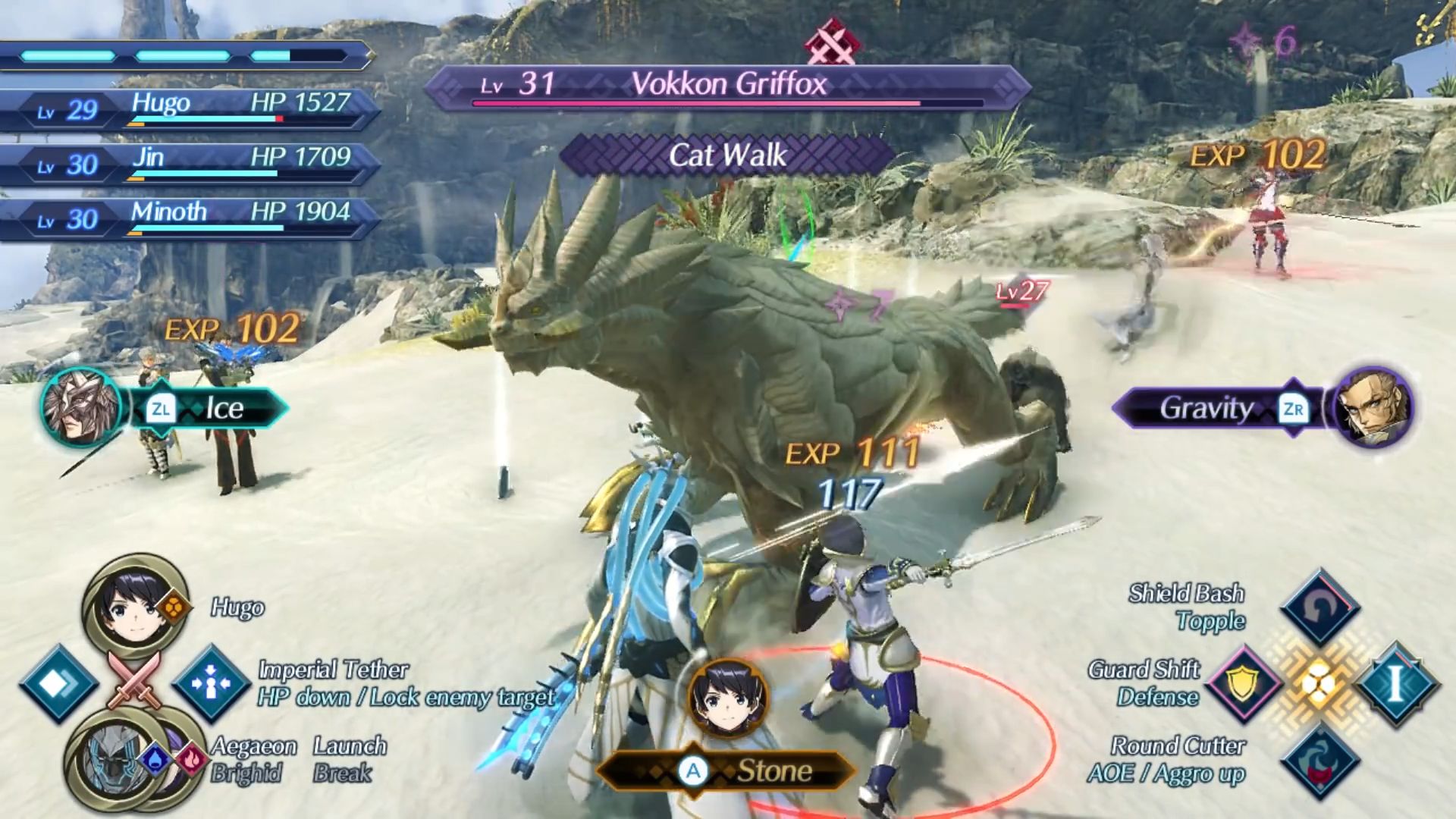Image resolution: width=1456 pixels, height=819 pixels.
Task: Activate the left diamond switch art icon
Action: point(59,683)
